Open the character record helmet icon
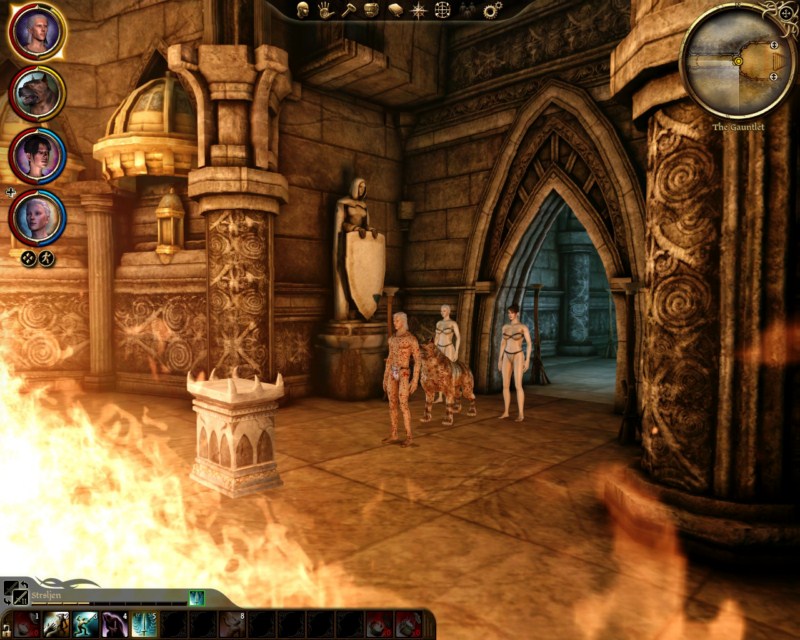The width and height of the screenshot is (800, 640). click(302, 10)
